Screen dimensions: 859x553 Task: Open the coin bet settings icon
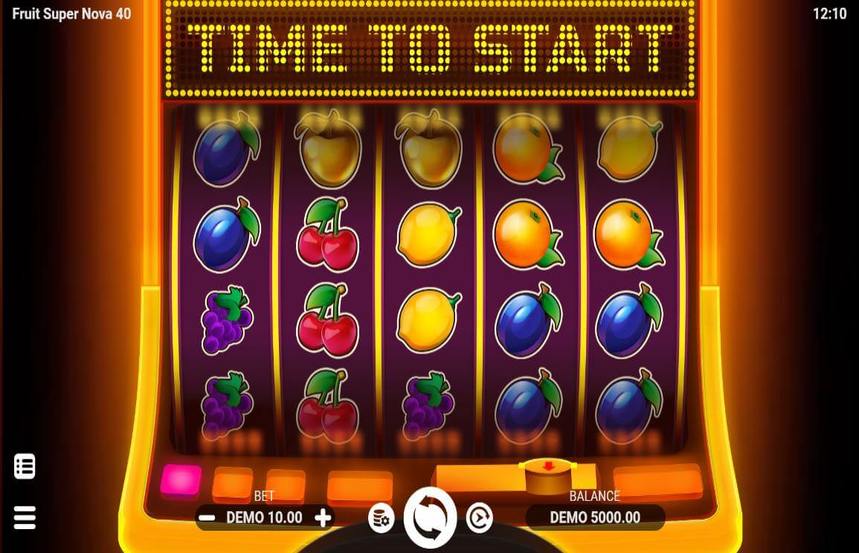pos(380,517)
